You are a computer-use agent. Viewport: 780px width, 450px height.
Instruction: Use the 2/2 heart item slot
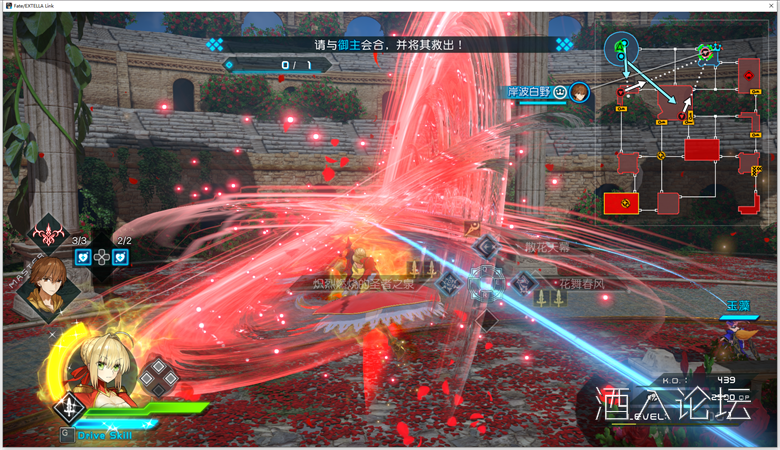click(x=121, y=257)
